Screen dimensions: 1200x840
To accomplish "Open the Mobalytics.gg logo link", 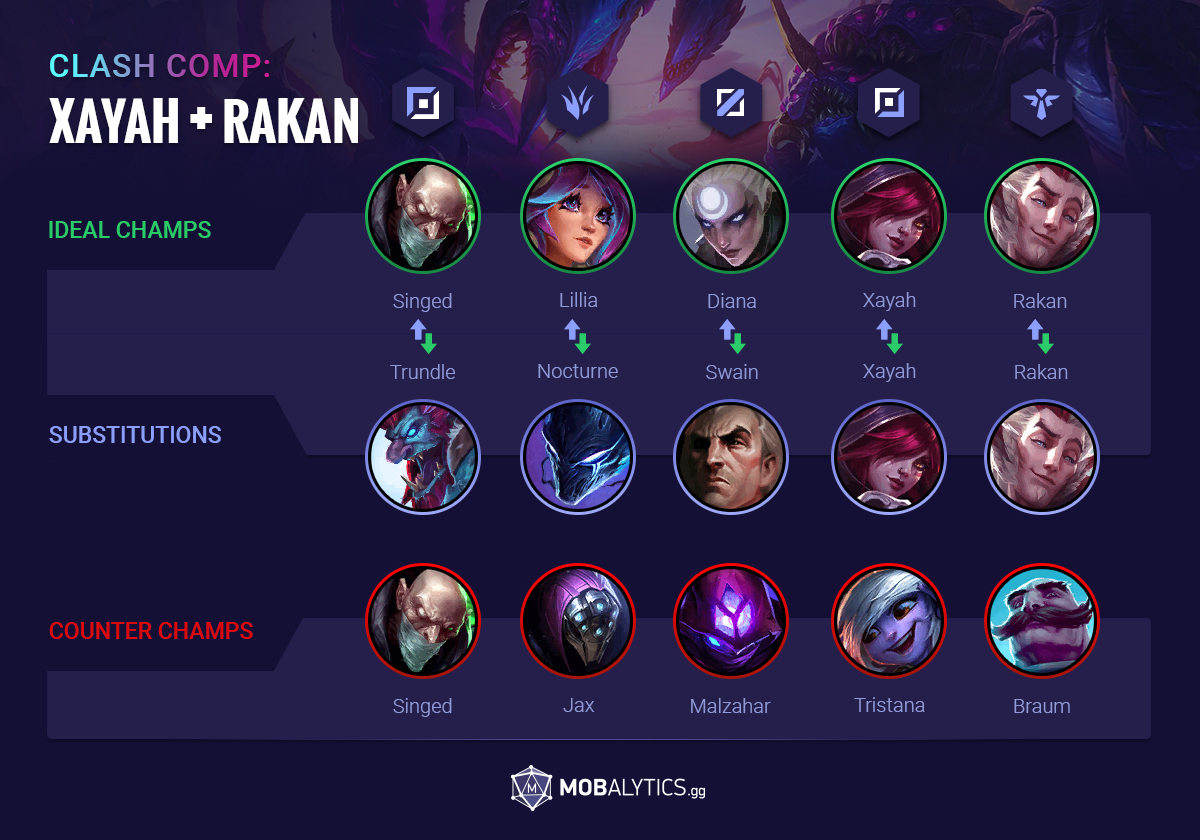I will [x=608, y=788].
